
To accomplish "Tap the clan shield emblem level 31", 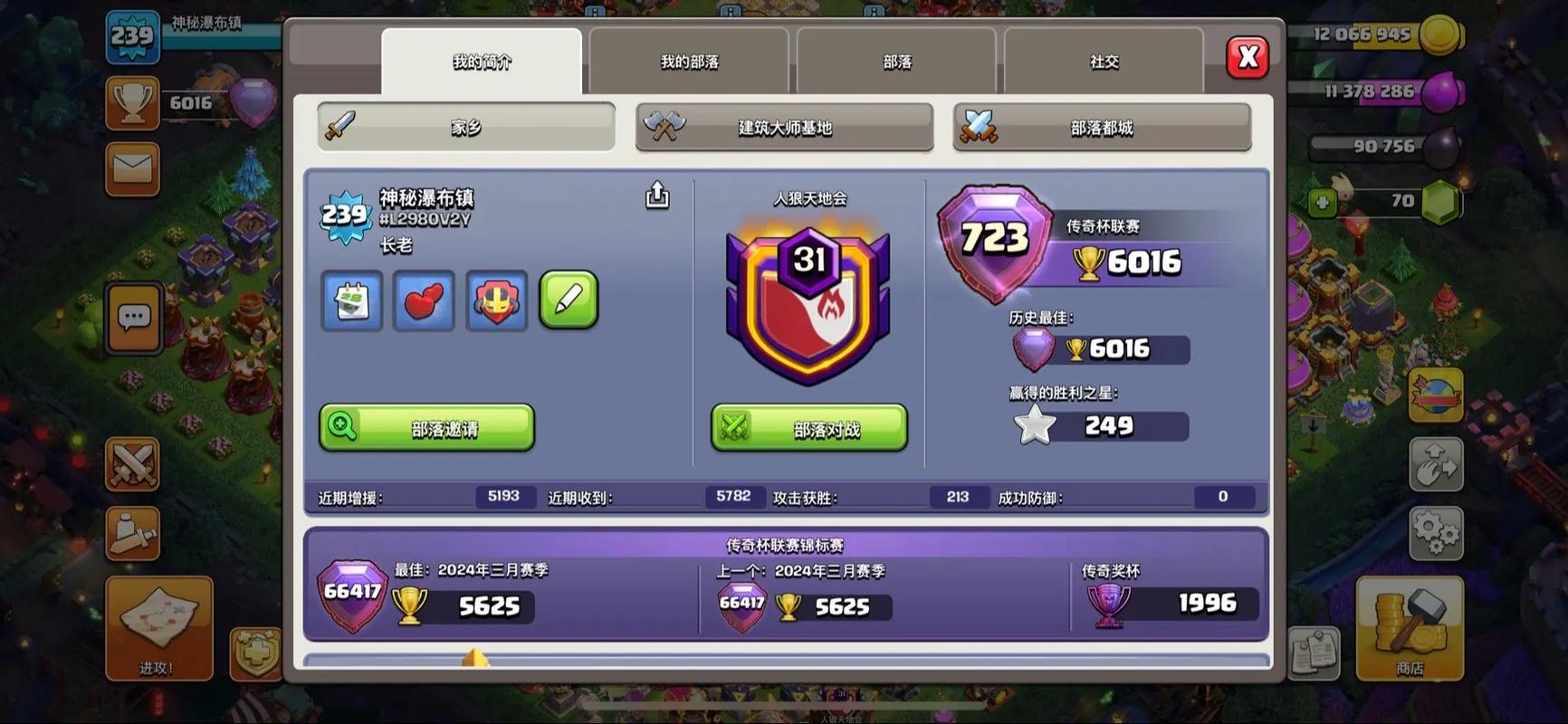I will tap(808, 303).
